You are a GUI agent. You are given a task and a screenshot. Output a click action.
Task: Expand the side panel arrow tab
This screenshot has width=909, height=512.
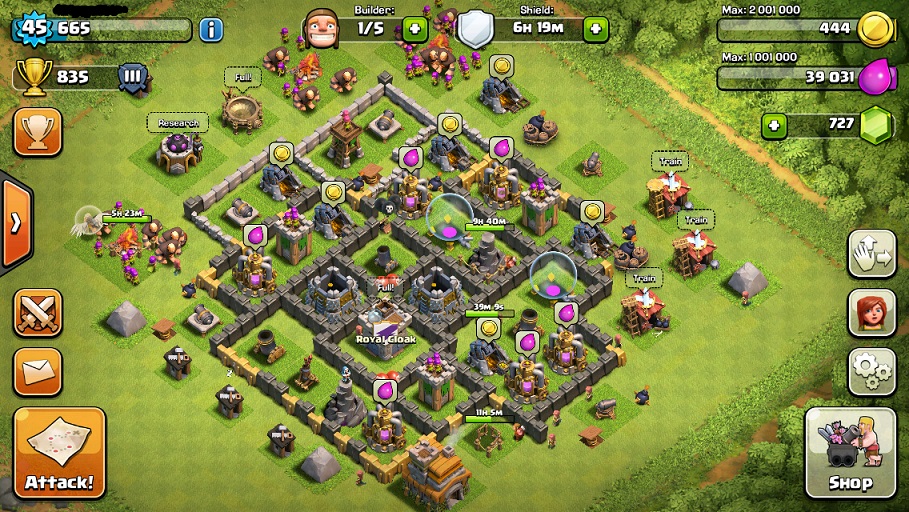(14, 222)
